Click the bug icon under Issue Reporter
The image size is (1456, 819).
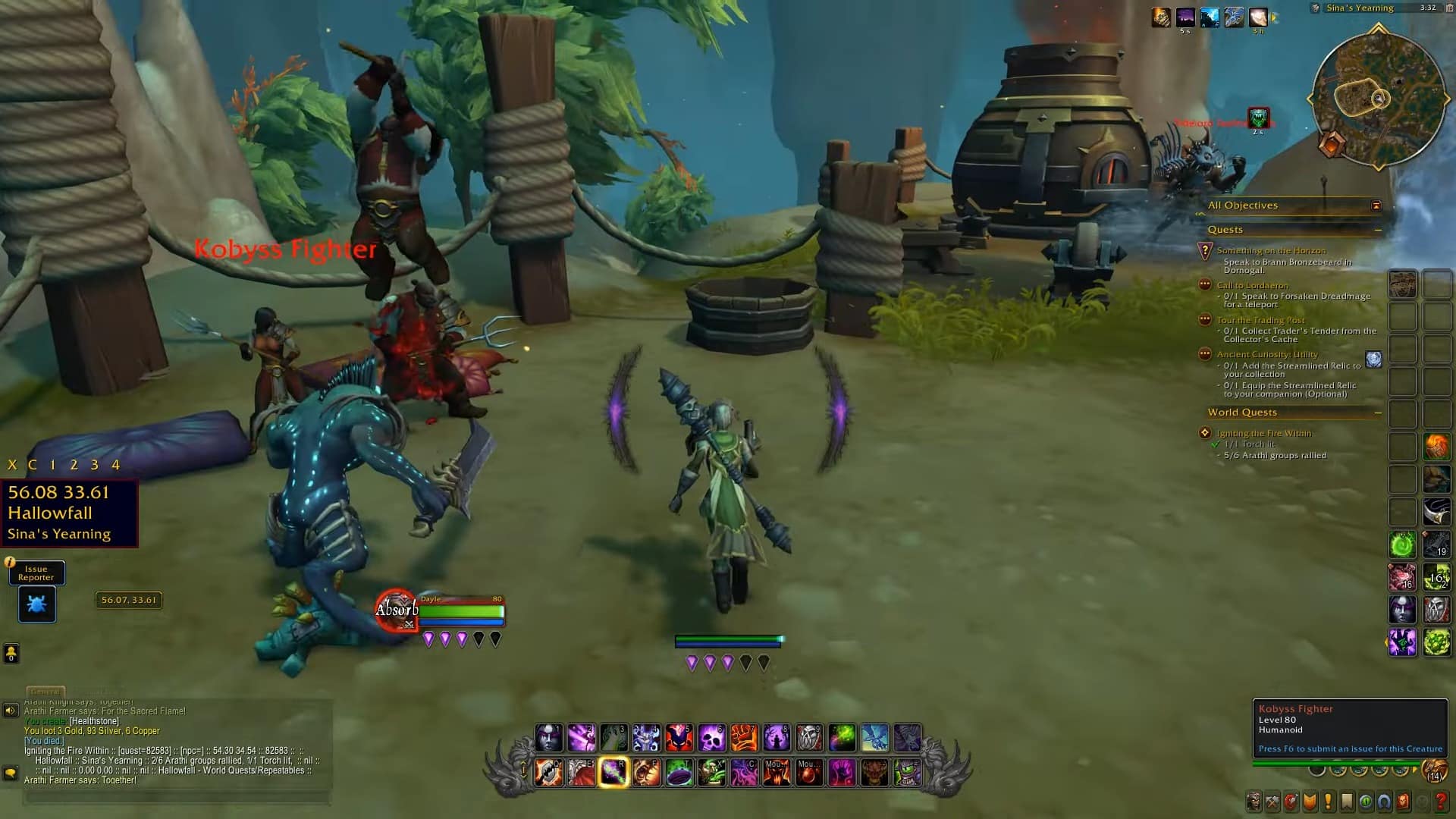pyautogui.click(x=36, y=605)
